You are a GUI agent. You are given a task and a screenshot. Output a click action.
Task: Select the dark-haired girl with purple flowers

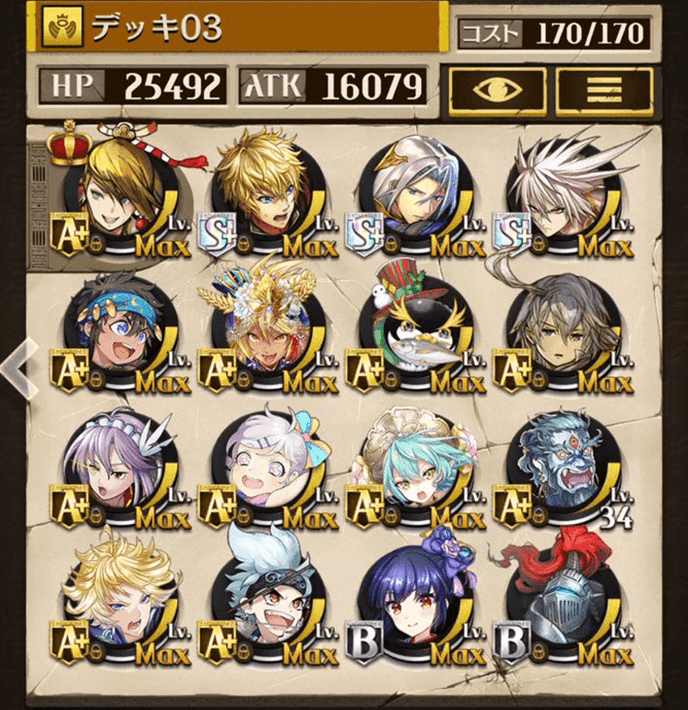tap(412, 606)
